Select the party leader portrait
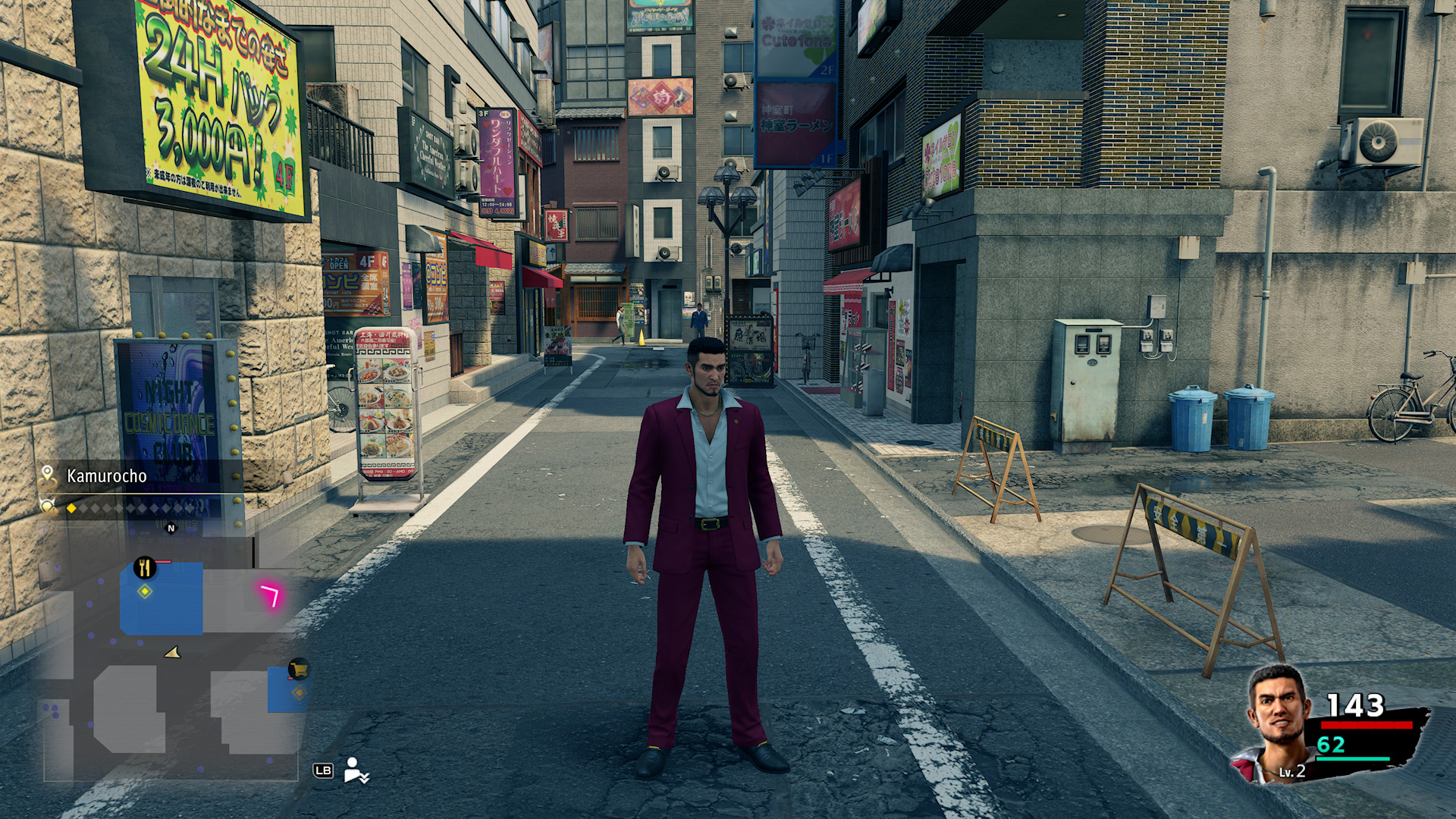This screenshot has width=1456, height=819. (x=1278, y=722)
